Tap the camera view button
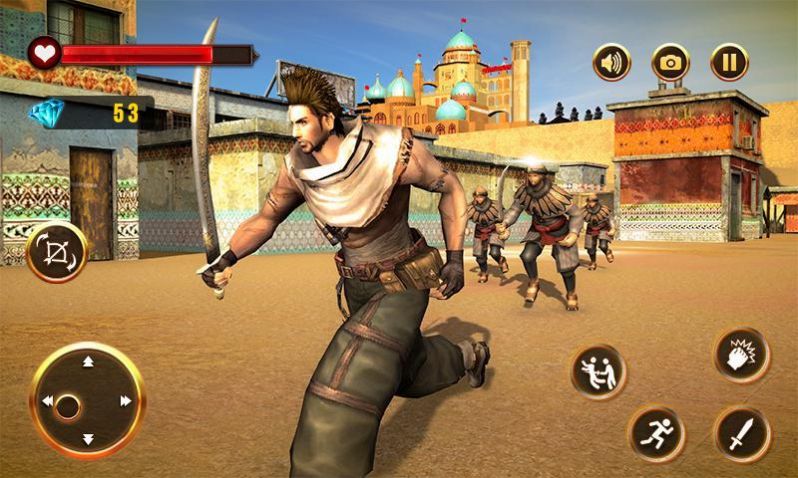The width and height of the screenshot is (798, 478). 670,62
